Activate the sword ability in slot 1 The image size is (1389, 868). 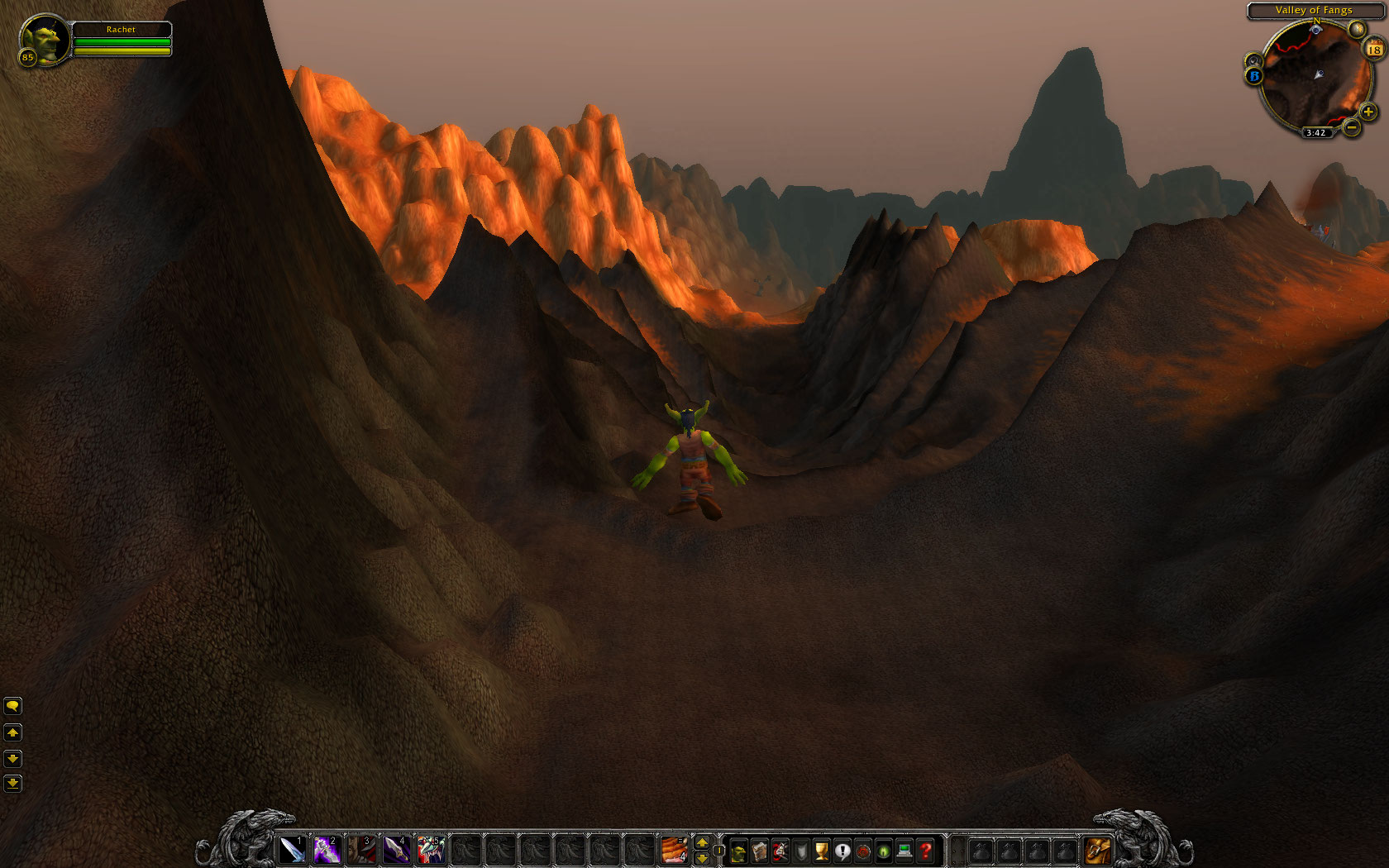[x=292, y=849]
